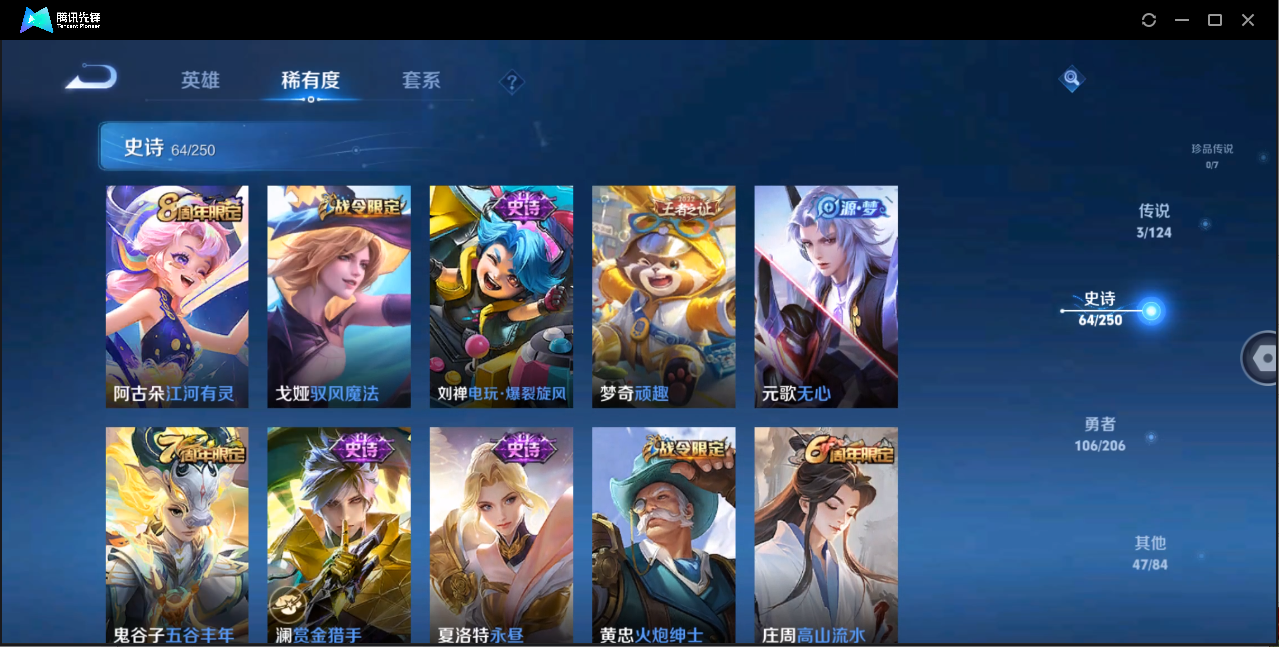Viewport: 1279px width, 647px height.
Task: Open the skin search magnifier
Action: 1071,78
